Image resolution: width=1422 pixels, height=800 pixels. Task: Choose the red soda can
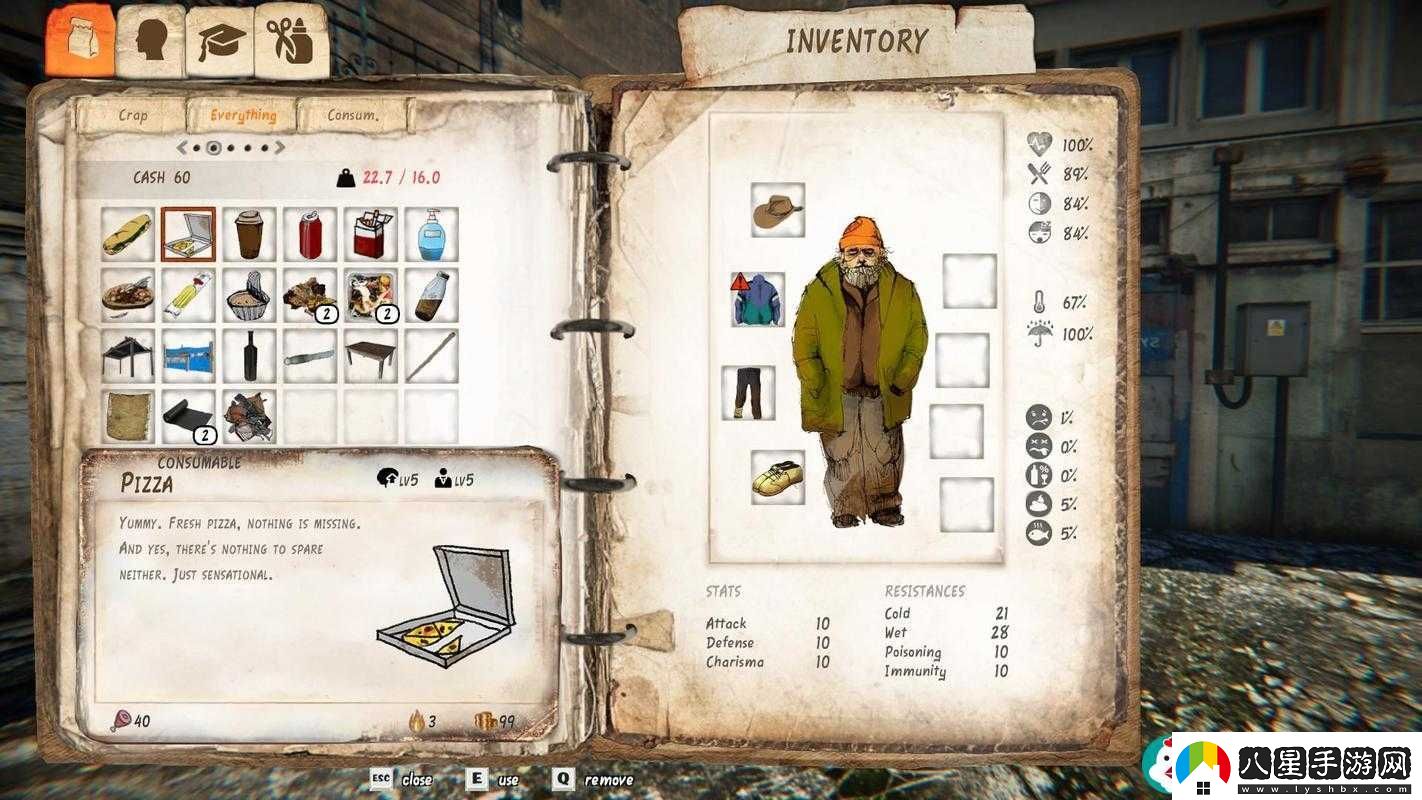point(310,234)
